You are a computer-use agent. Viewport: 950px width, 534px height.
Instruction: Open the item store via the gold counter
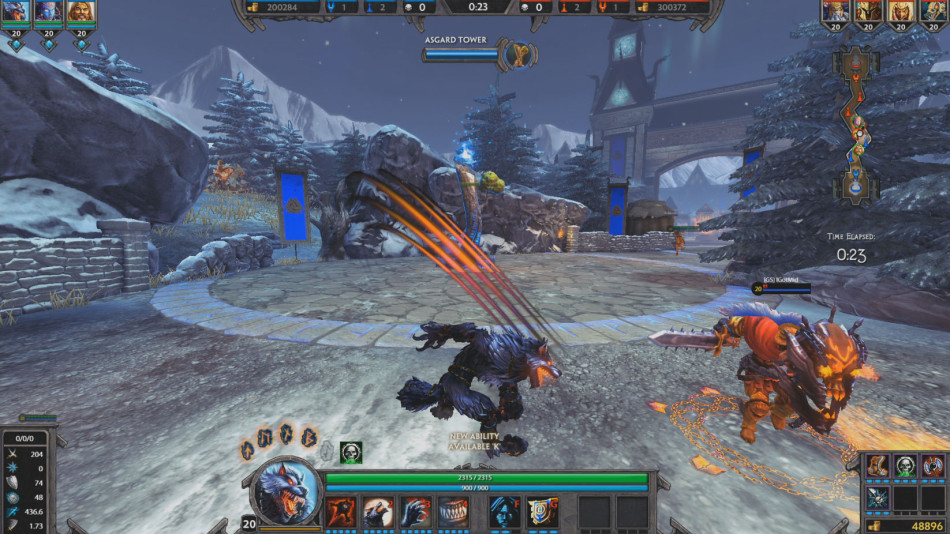(904, 525)
